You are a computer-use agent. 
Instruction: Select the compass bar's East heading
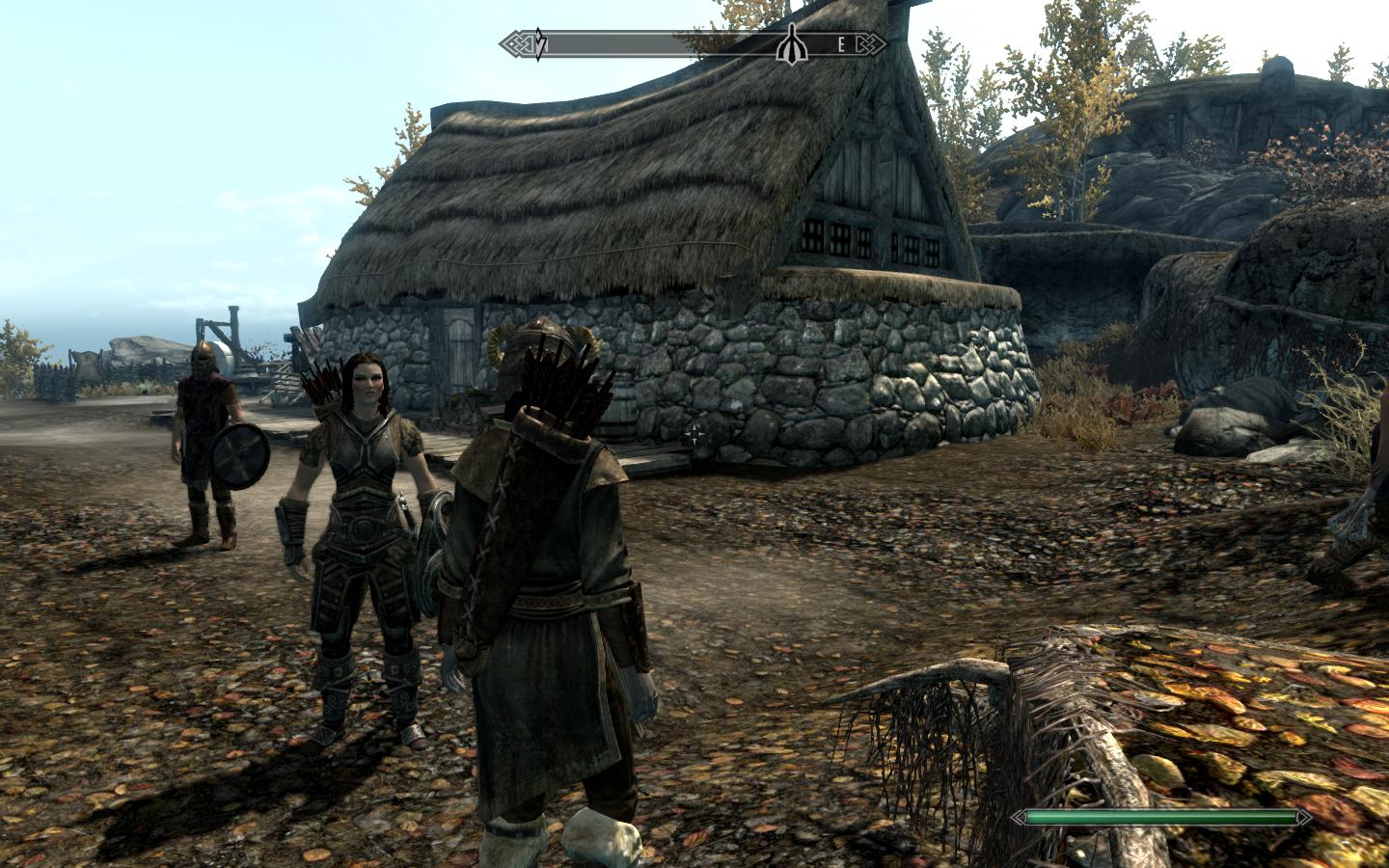tap(840, 43)
